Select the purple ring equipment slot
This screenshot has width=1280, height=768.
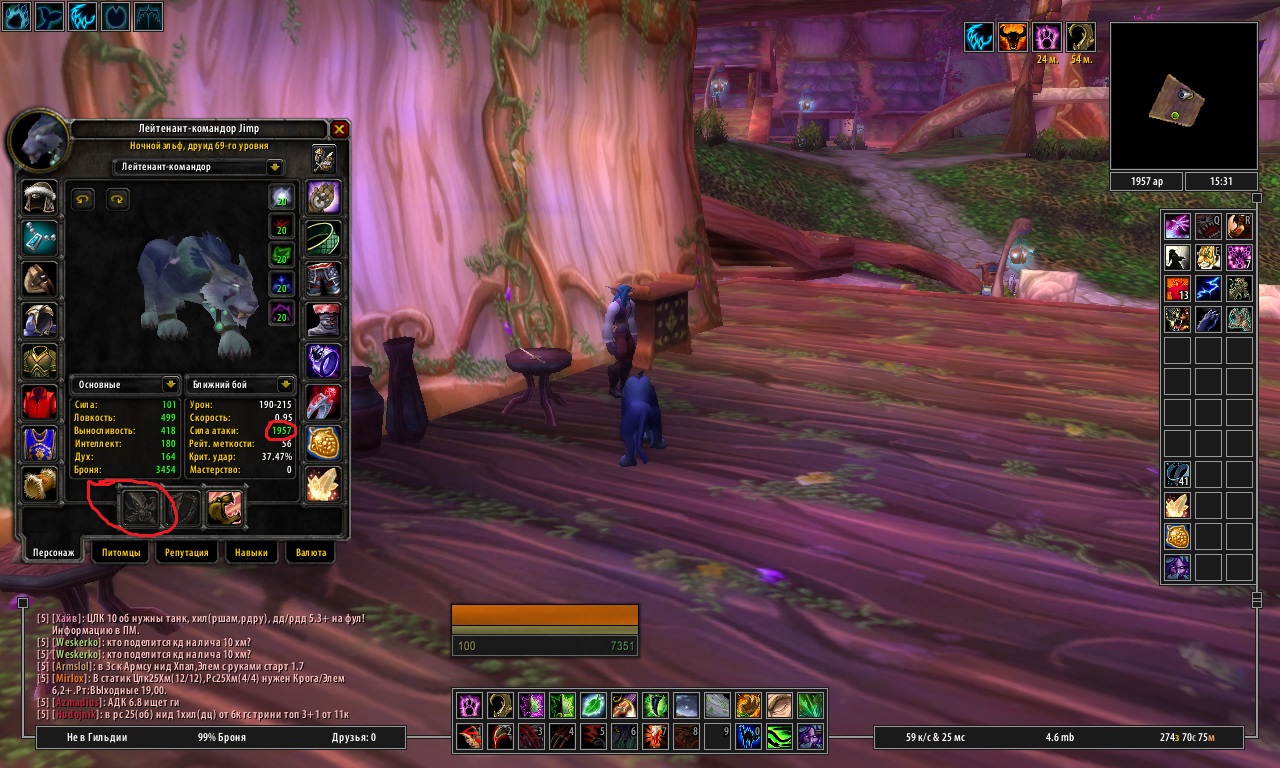[x=323, y=361]
